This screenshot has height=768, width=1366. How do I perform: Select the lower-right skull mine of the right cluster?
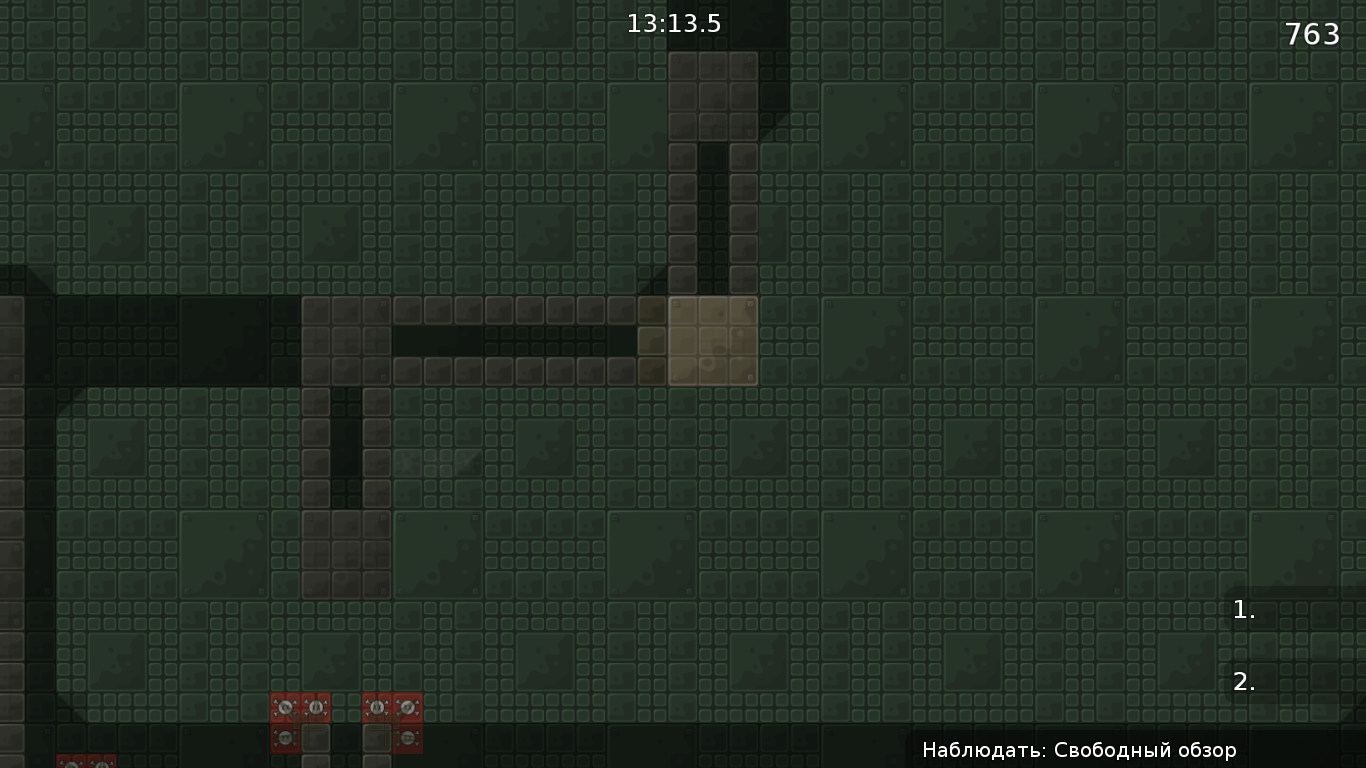point(408,738)
